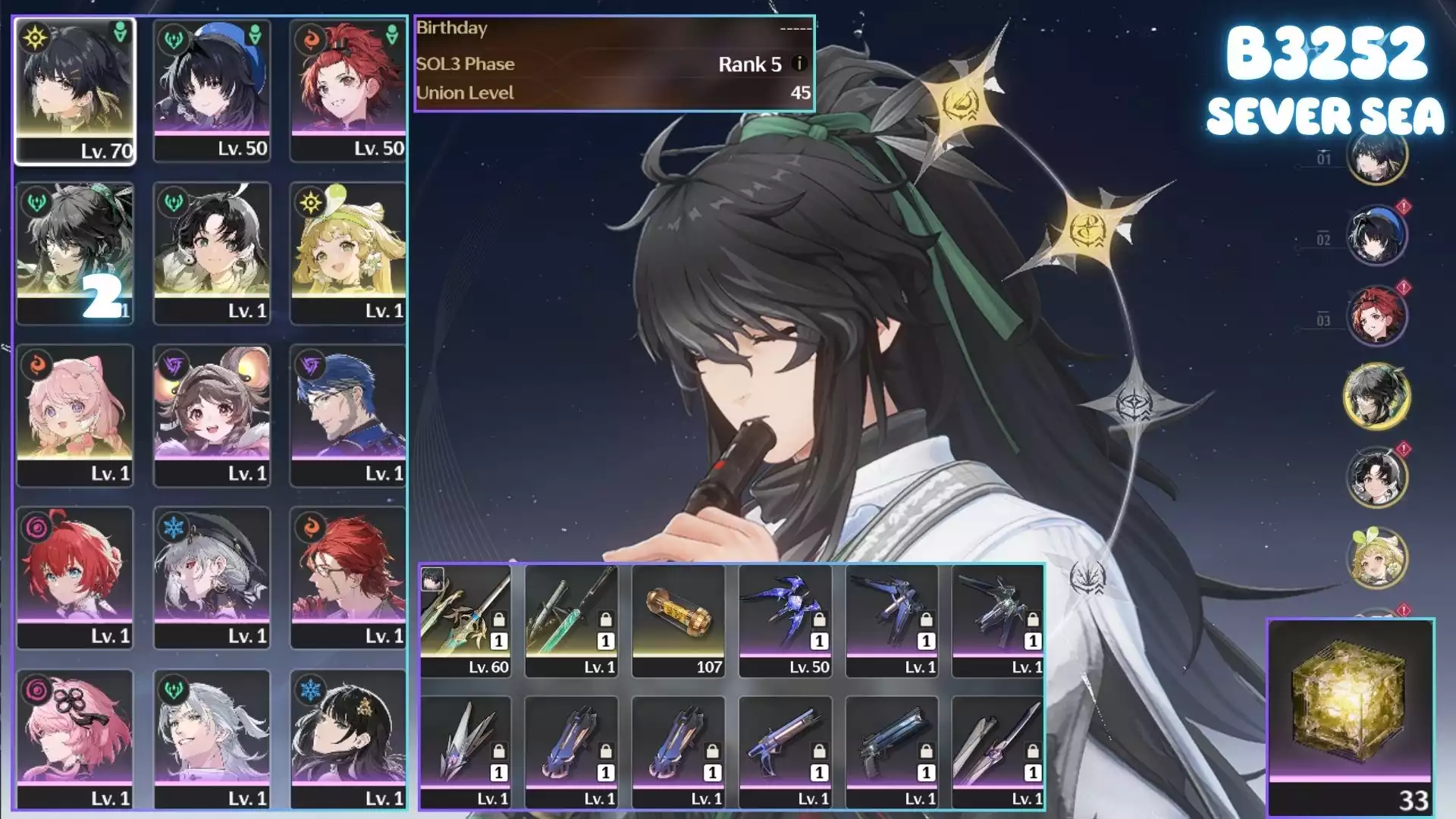
Task: Switch to the gold-ringed character in the side list
Action: [x=1376, y=396]
